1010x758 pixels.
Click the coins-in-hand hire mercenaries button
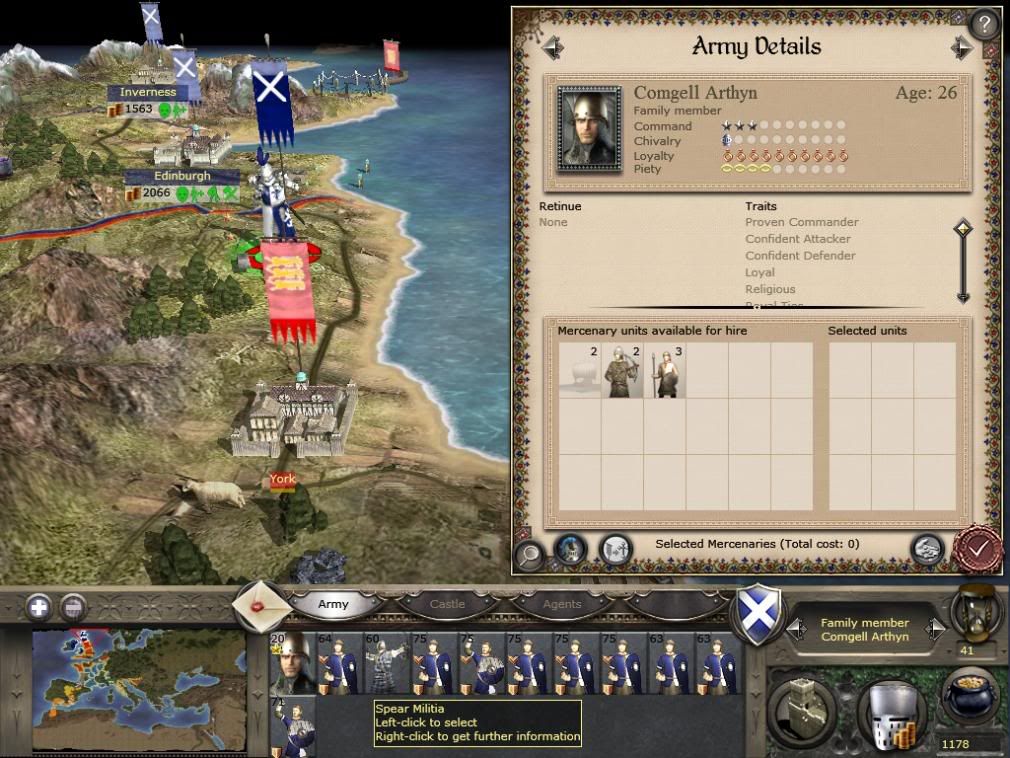pyautogui.click(x=927, y=549)
